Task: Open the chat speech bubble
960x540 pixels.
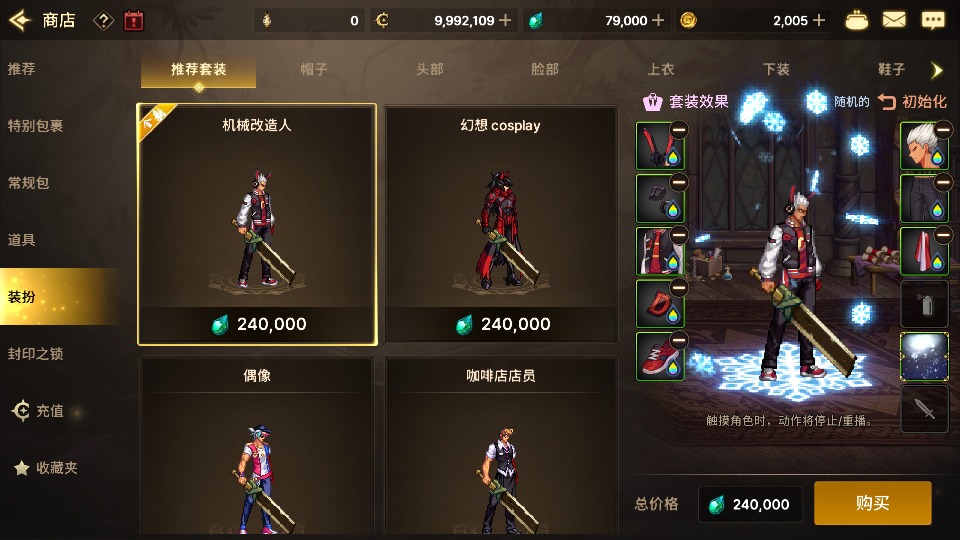Action: [933, 20]
